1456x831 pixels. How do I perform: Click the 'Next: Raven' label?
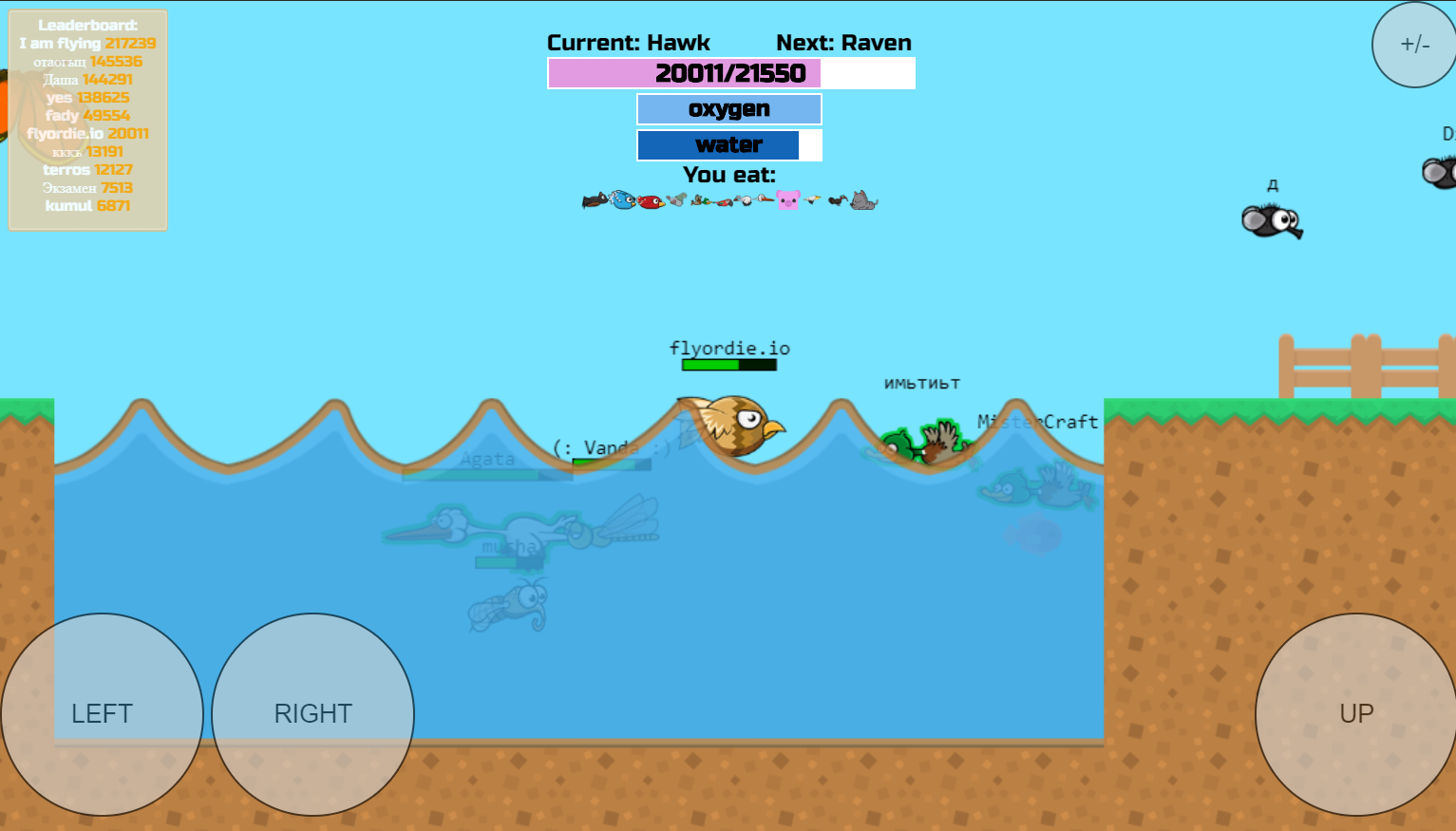click(x=843, y=43)
